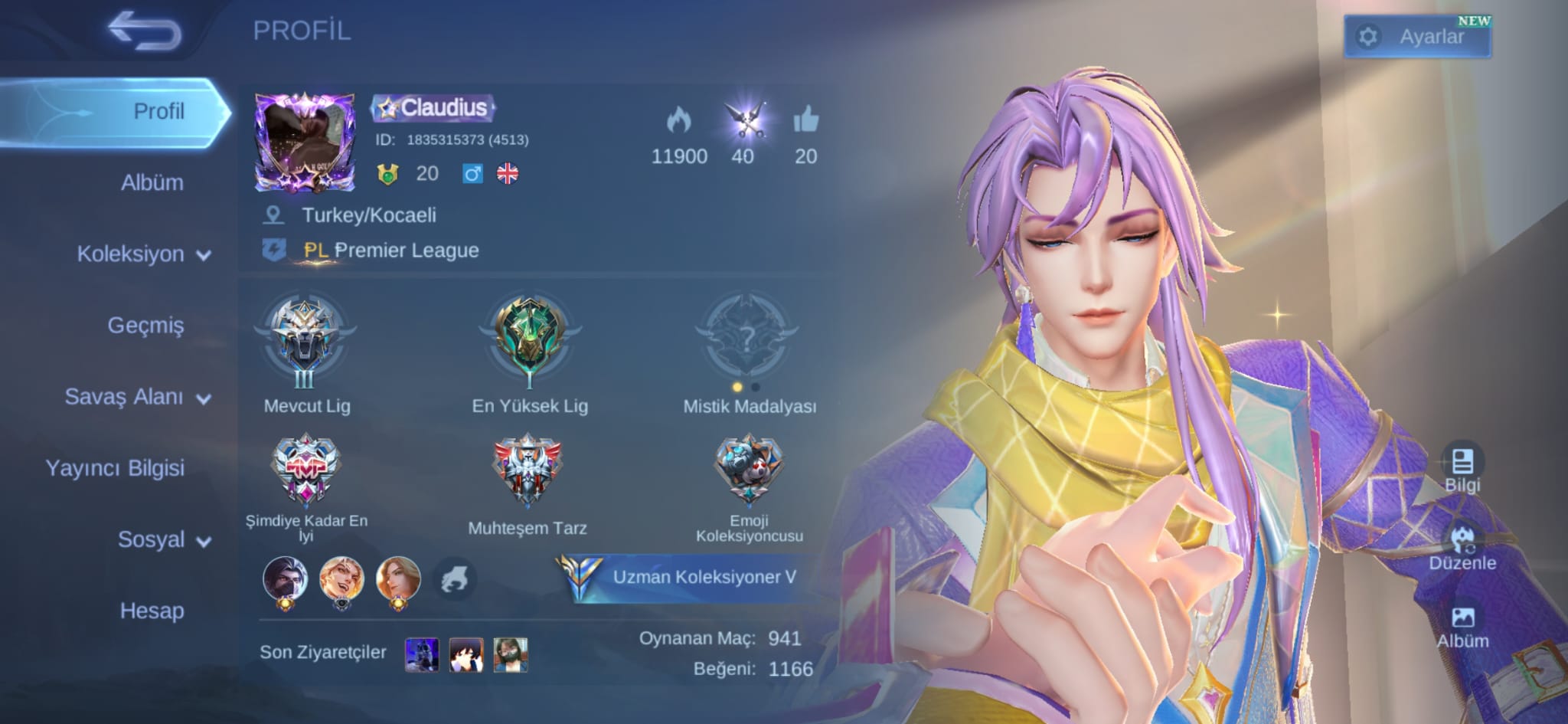Go back using the return arrow
Image resolution: width=1568 pixels, height=724 pixels.
point(144,32)
